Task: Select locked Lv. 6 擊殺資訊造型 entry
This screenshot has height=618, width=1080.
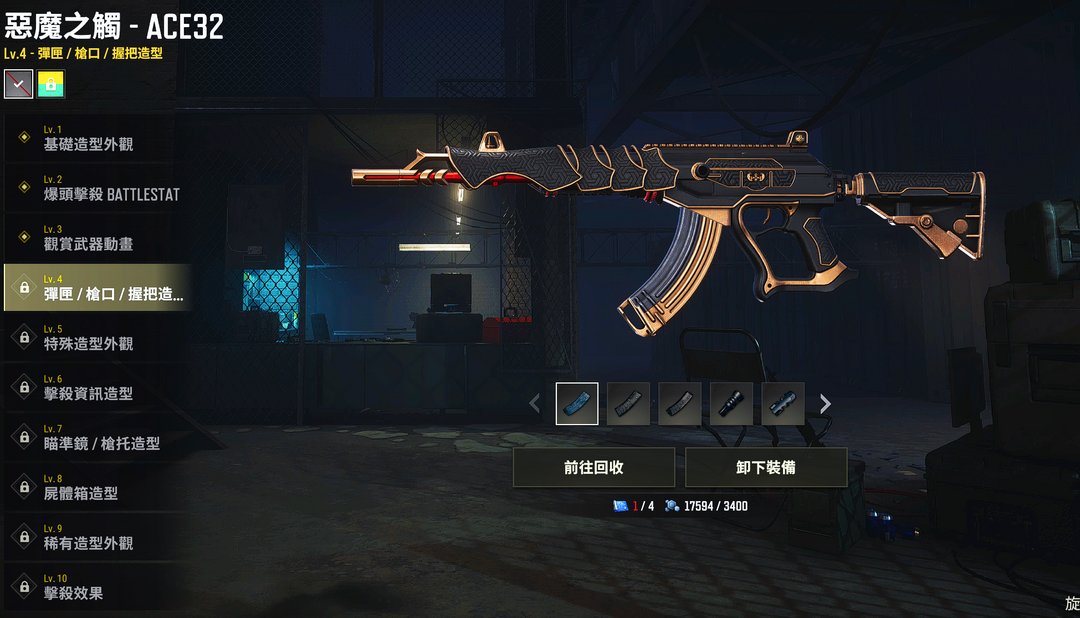Action: [95, 388]
